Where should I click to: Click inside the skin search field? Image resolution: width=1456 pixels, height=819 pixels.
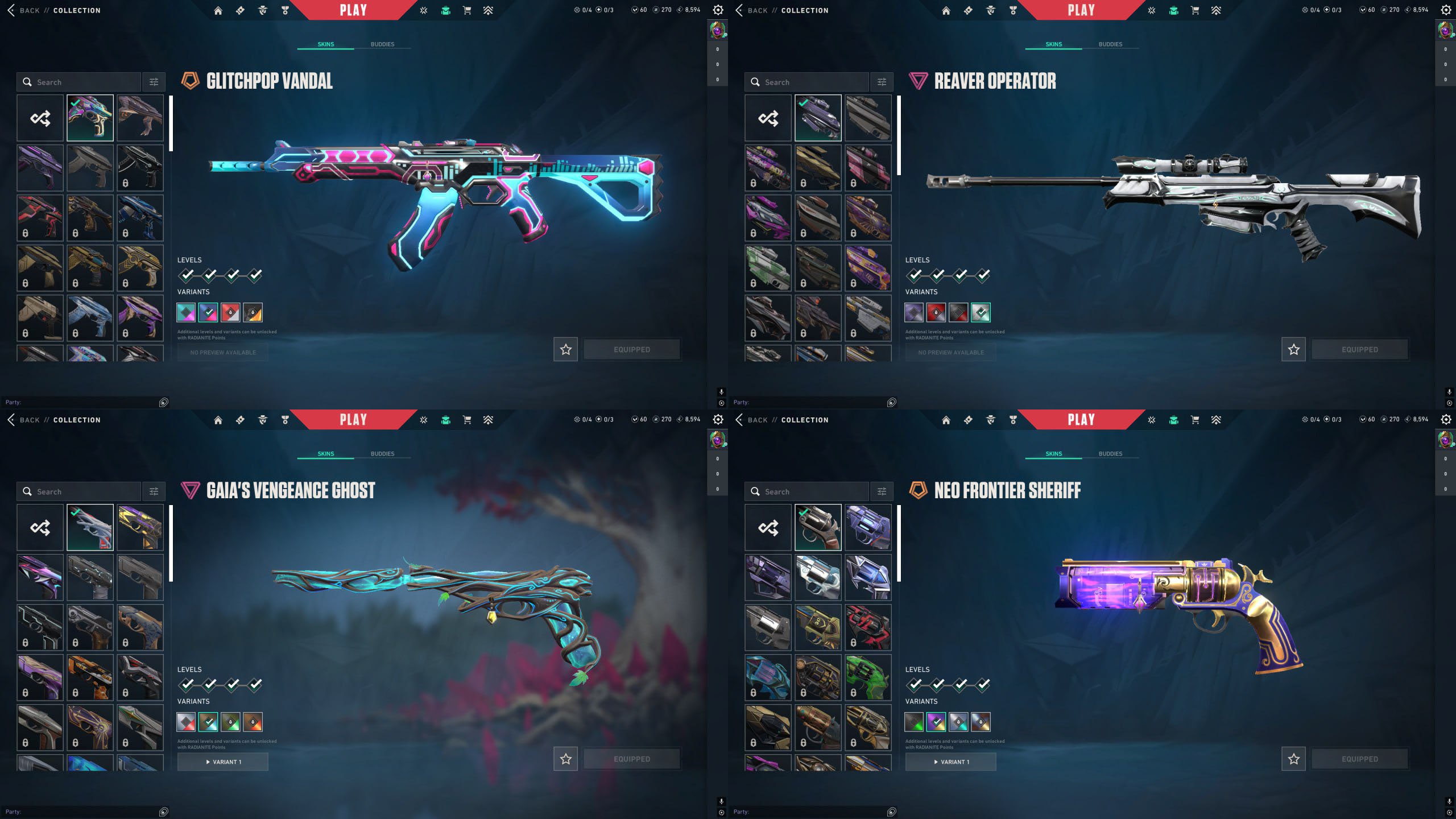80,82
